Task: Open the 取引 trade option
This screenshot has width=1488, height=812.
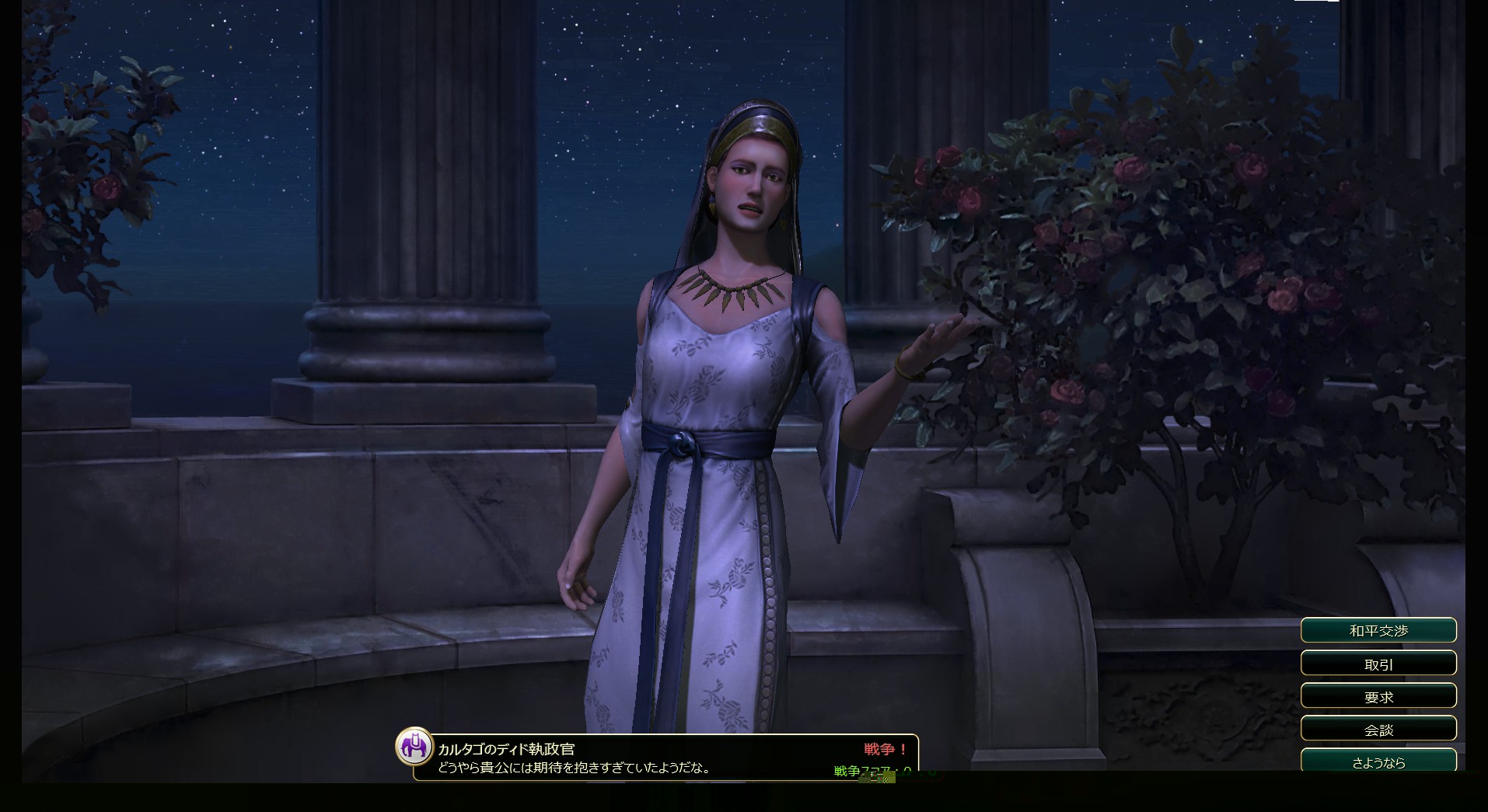Action: pyautogui.click(x=1378, y=664)
